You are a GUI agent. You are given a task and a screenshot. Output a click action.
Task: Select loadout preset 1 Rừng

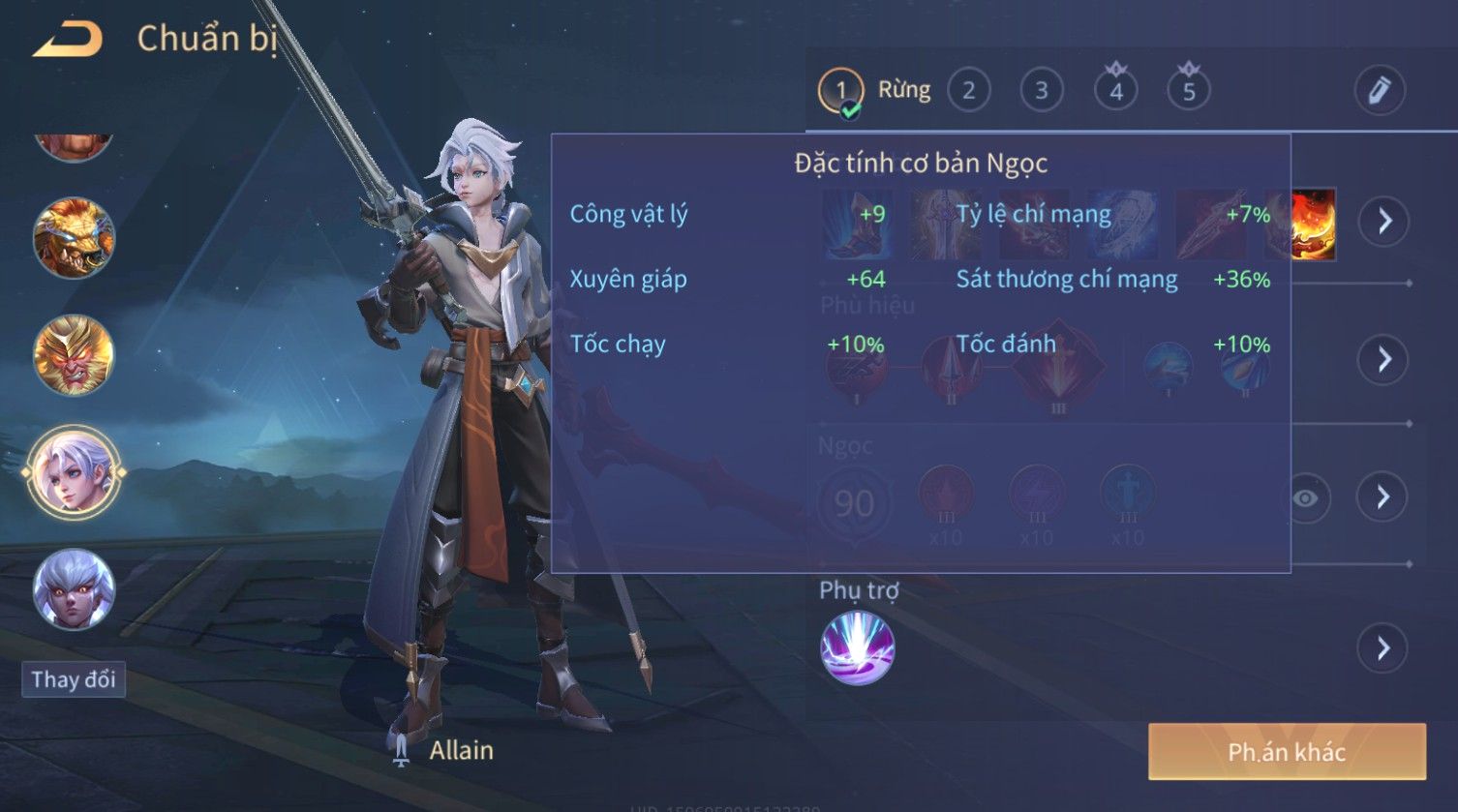841,92
